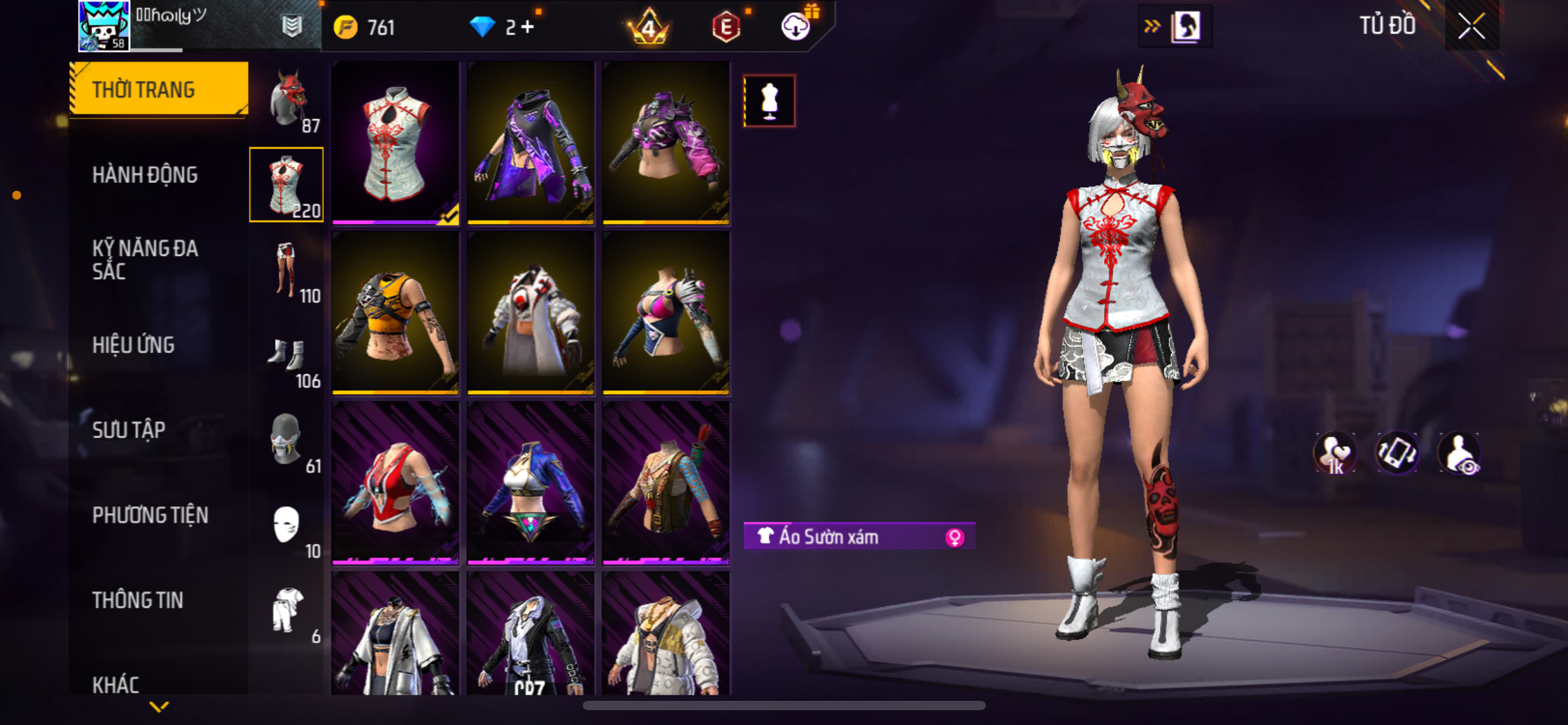Image resolution: width=1568 pixels, height=725 pixels.
Task: Select the Hiệu Ứng tab
Action: coord(133,345)
